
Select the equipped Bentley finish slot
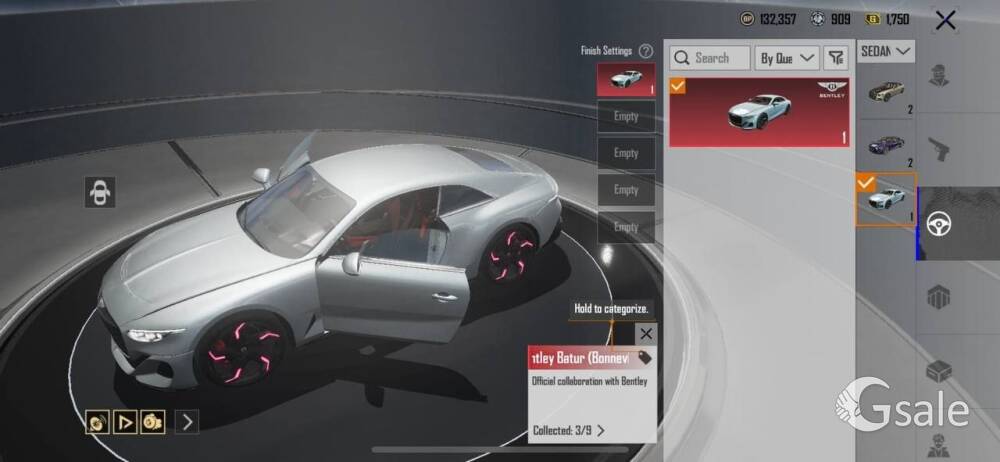point(626,79)
